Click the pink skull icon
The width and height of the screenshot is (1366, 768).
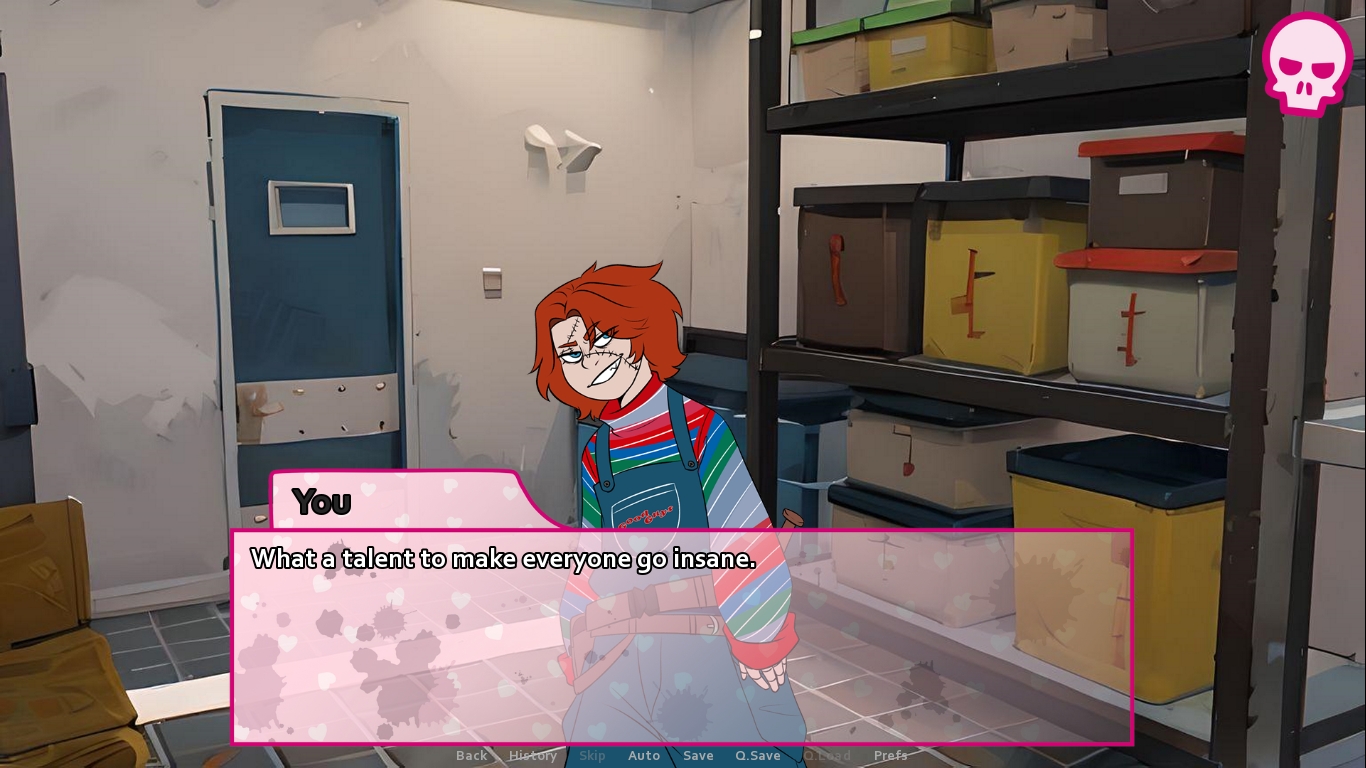1306,62
